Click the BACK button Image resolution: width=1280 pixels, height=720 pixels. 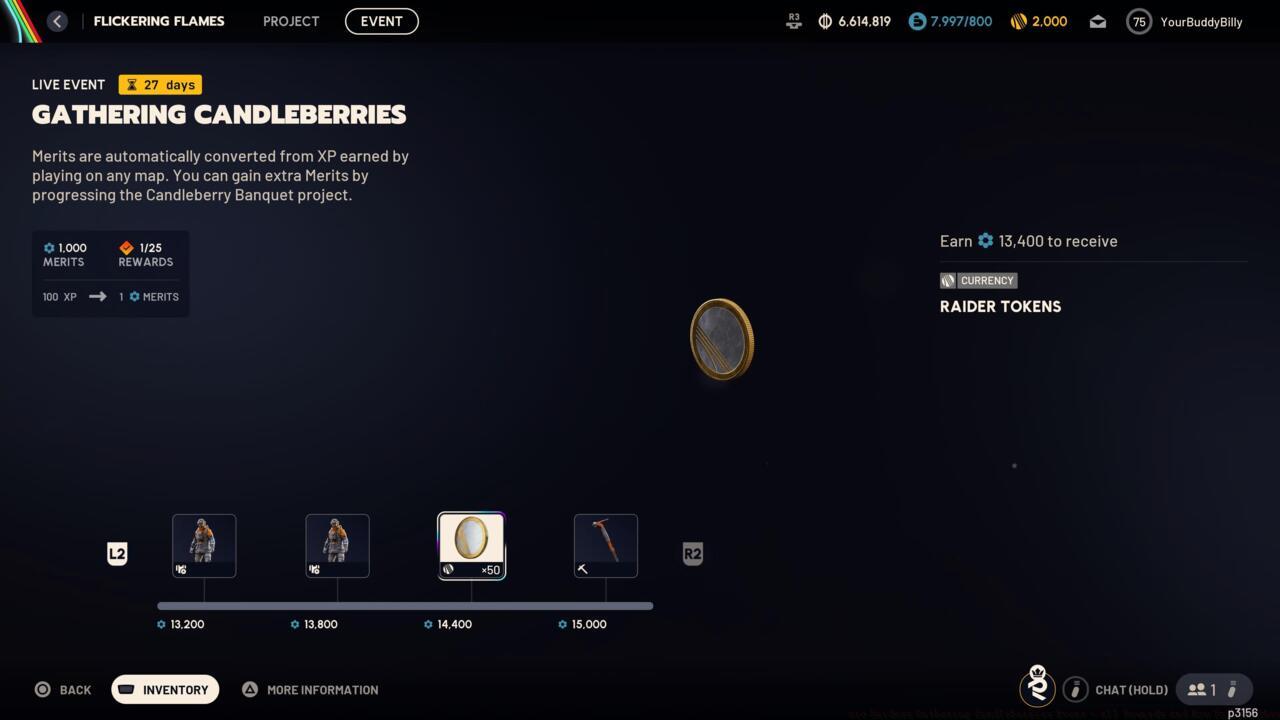tap(63, 689)
